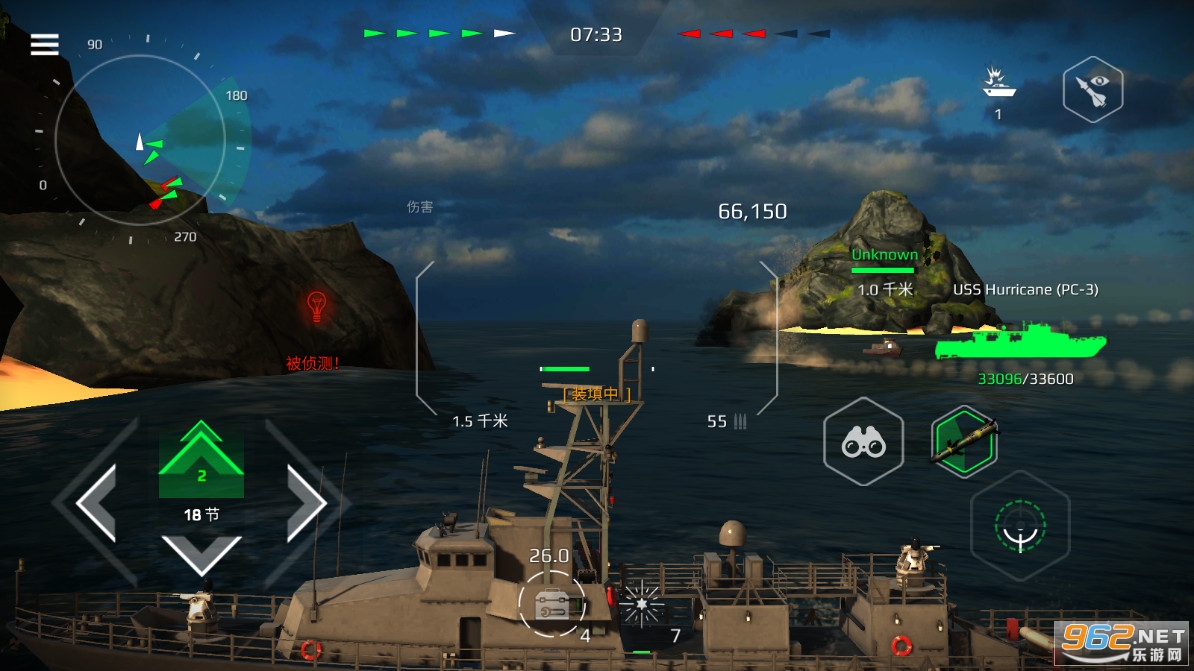Steer the ship right with arrow

307,503
